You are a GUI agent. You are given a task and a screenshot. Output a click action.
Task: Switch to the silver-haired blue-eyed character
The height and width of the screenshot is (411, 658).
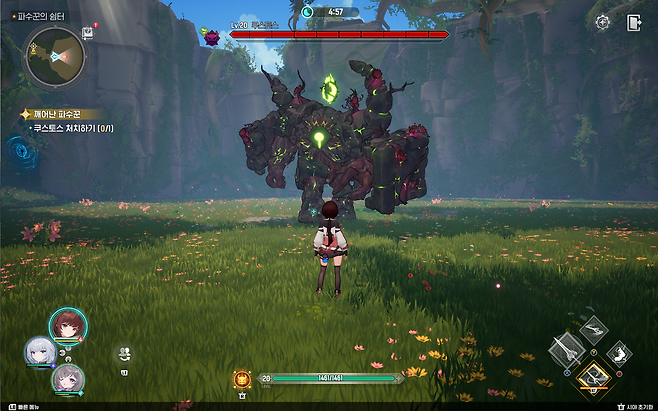pyautogui.click(x=40, y=351)
